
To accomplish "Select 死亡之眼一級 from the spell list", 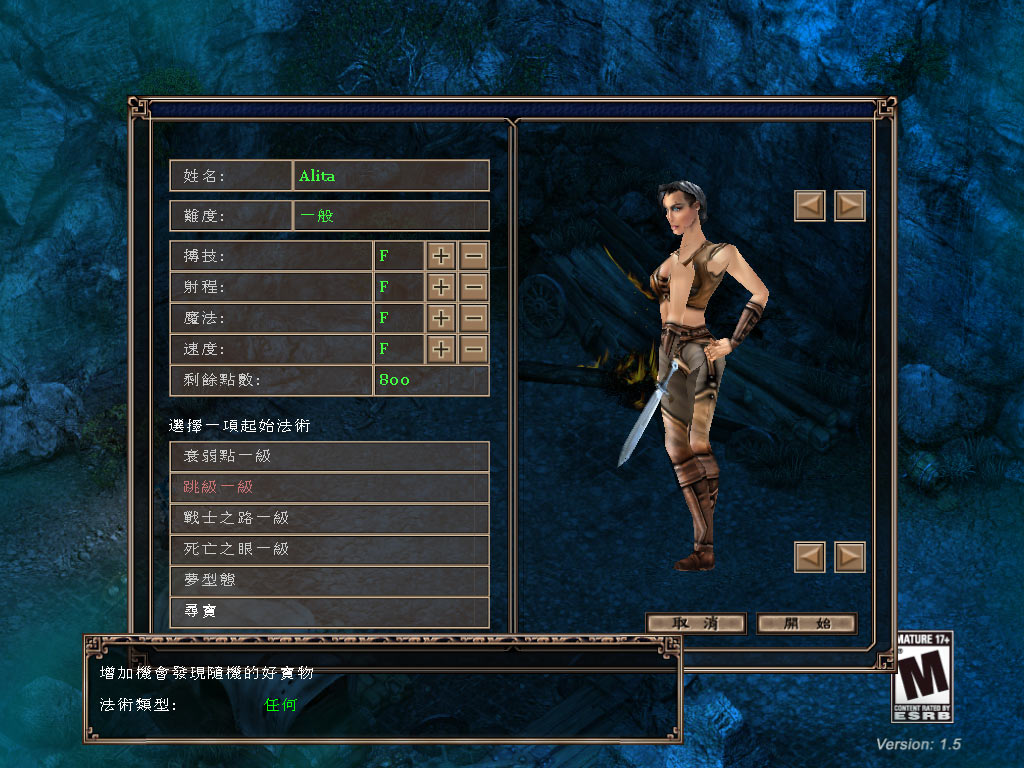I will click(329, 549).
